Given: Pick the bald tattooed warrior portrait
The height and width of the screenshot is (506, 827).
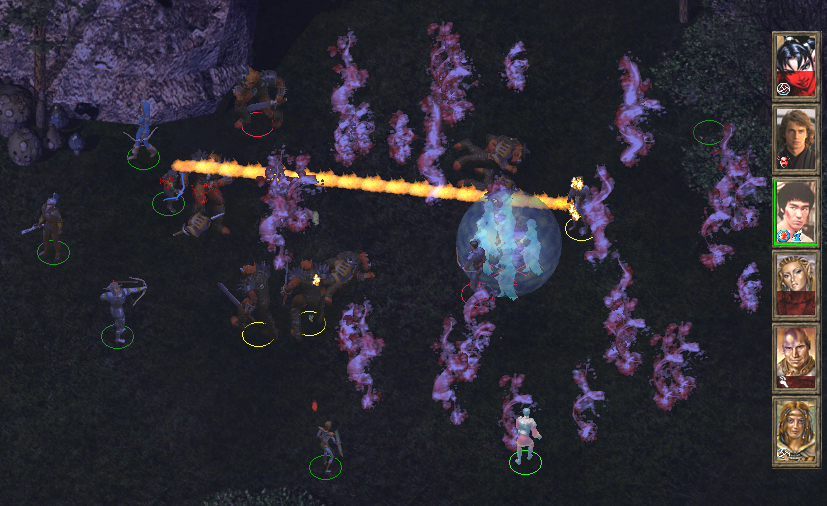Looking at the screenshot, I should click(x=796, y=358).
